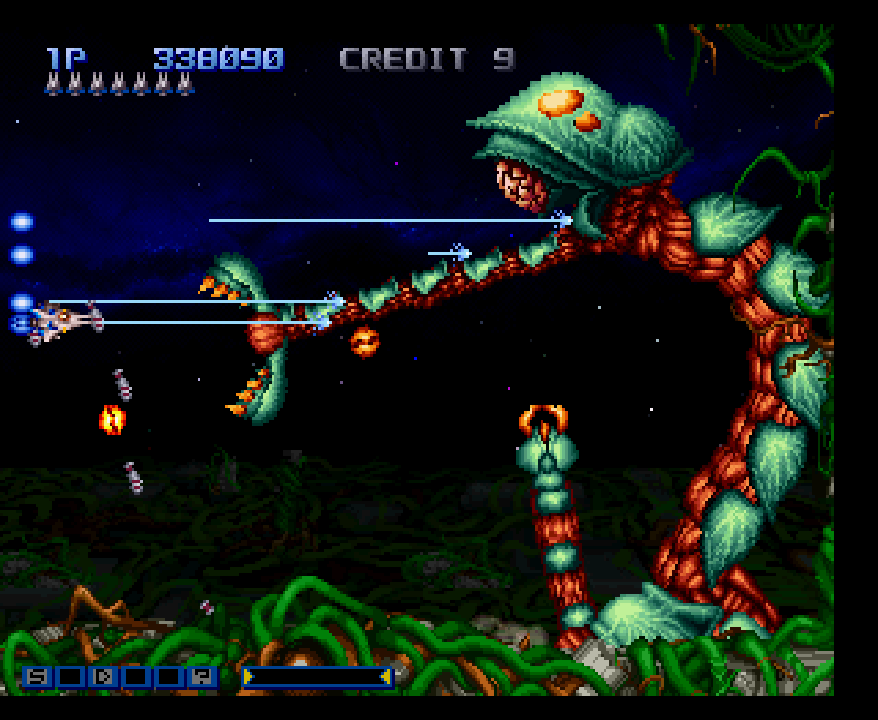This screenshot has height=720, width=878.
Task: Select the S speed-up power meter slot
Action: pos(38,677)
